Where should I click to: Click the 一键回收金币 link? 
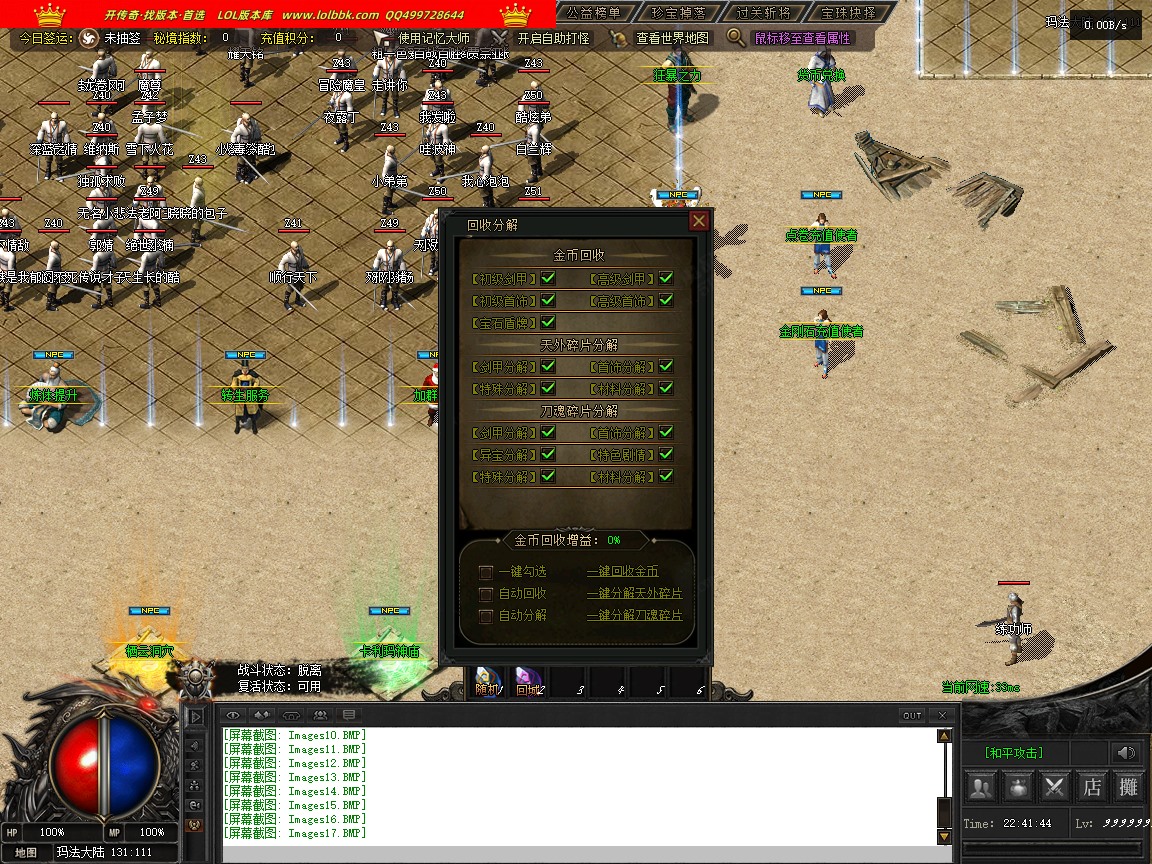[622, 572]
